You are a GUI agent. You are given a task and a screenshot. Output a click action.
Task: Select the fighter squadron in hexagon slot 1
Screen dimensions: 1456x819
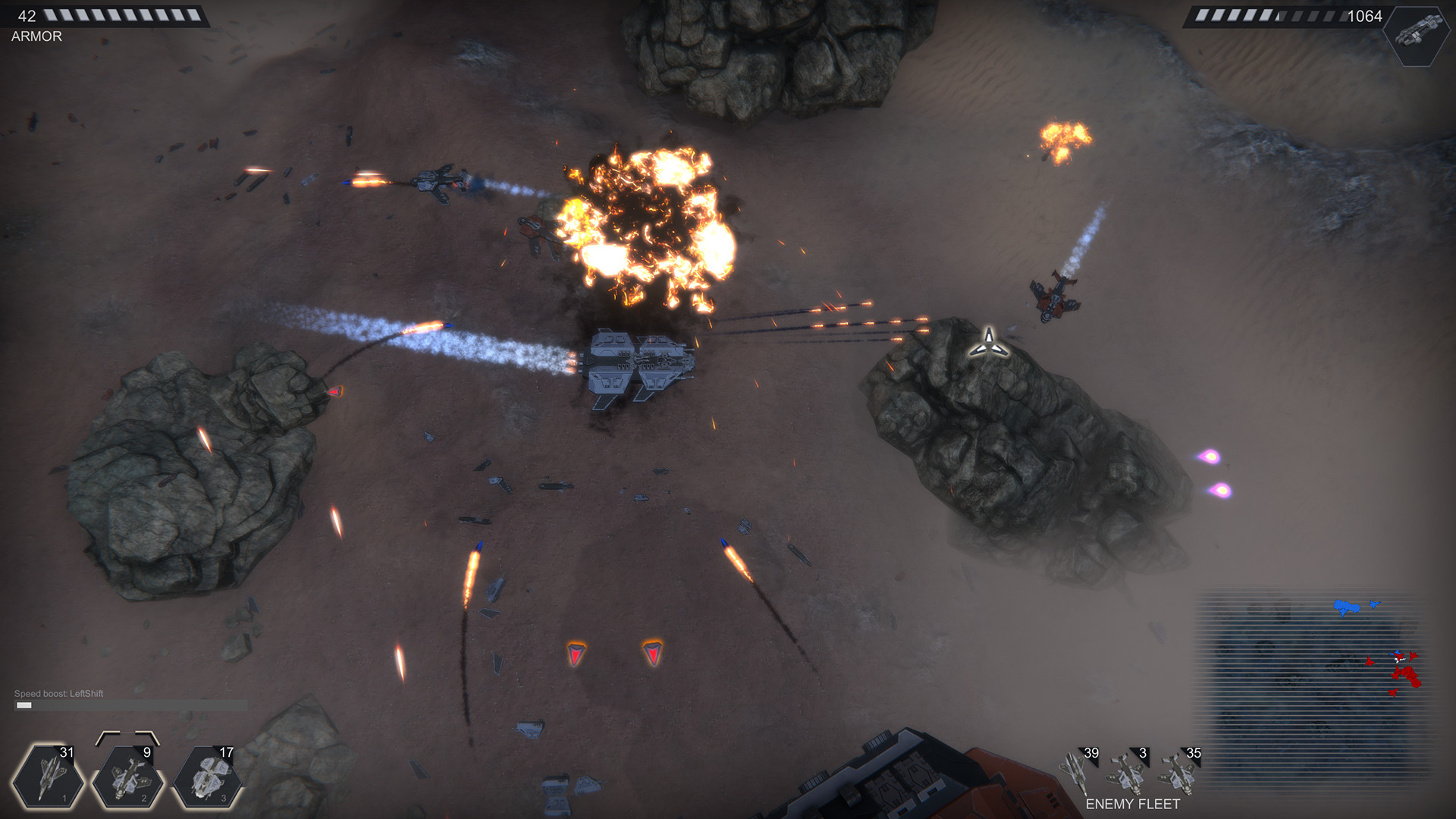tap(47, 775)
